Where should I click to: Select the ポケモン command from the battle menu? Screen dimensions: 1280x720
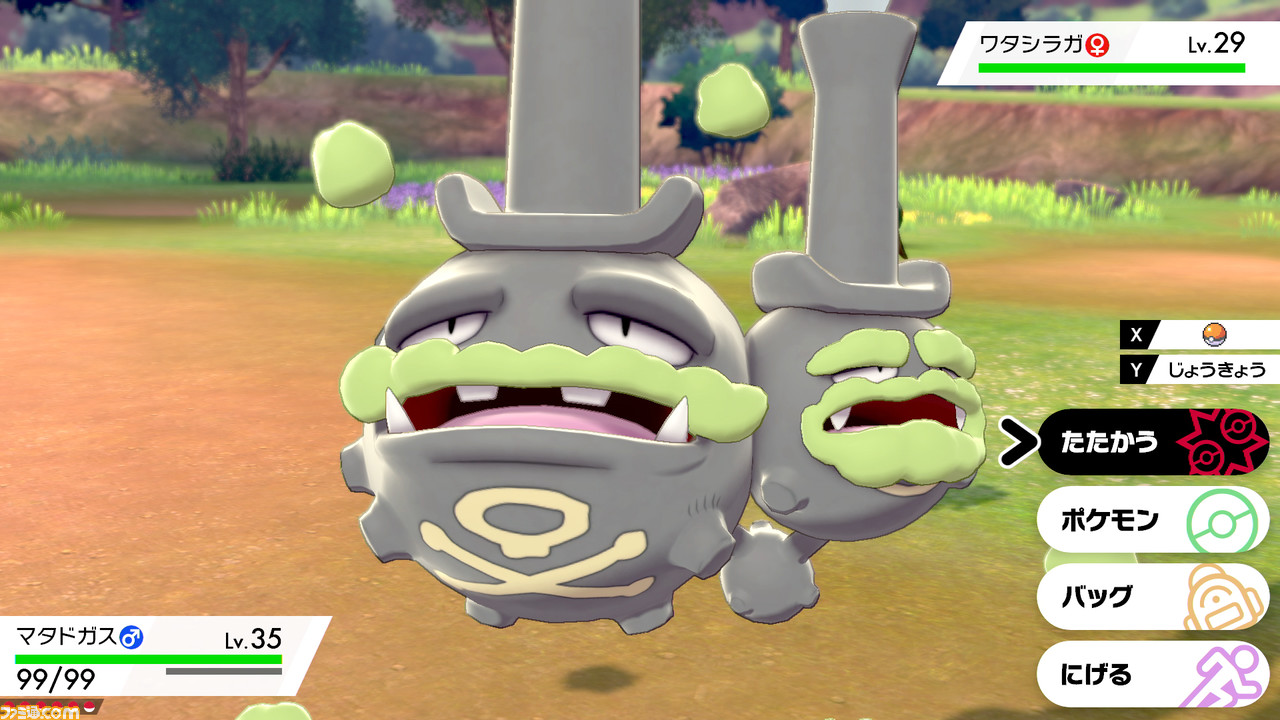[x=1110, y=518]
